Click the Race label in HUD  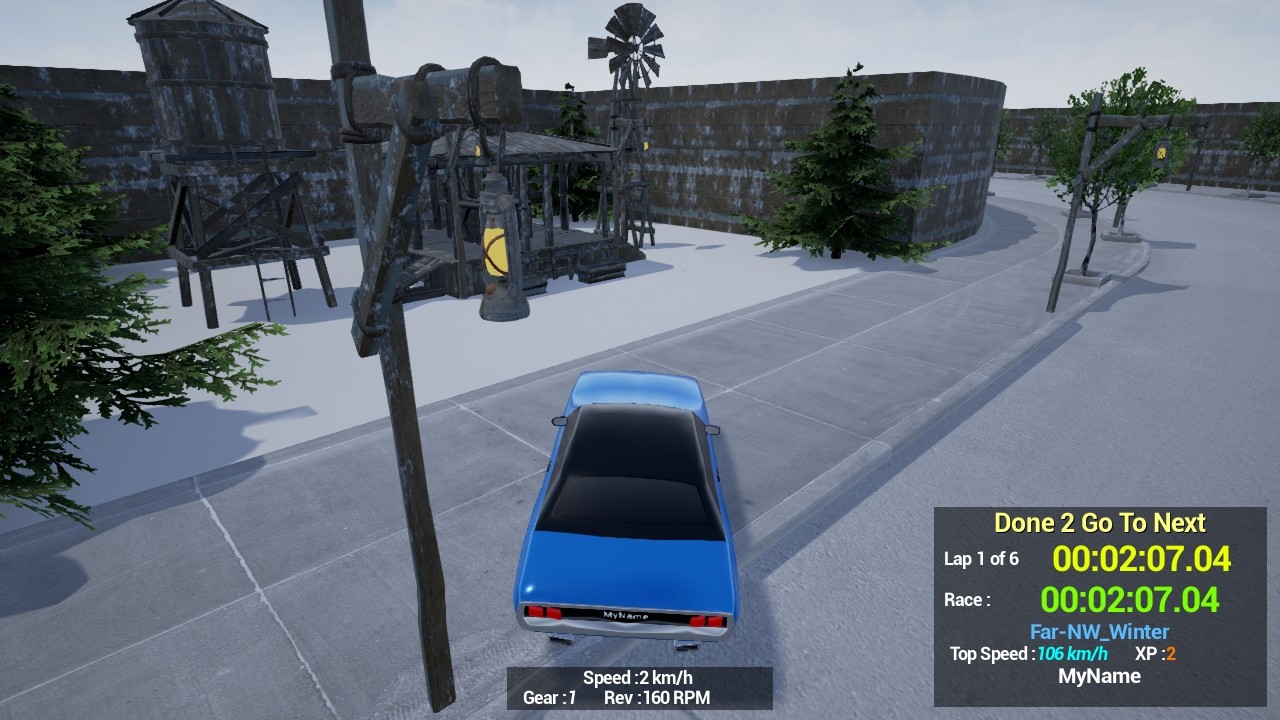[x=969, y=599]
